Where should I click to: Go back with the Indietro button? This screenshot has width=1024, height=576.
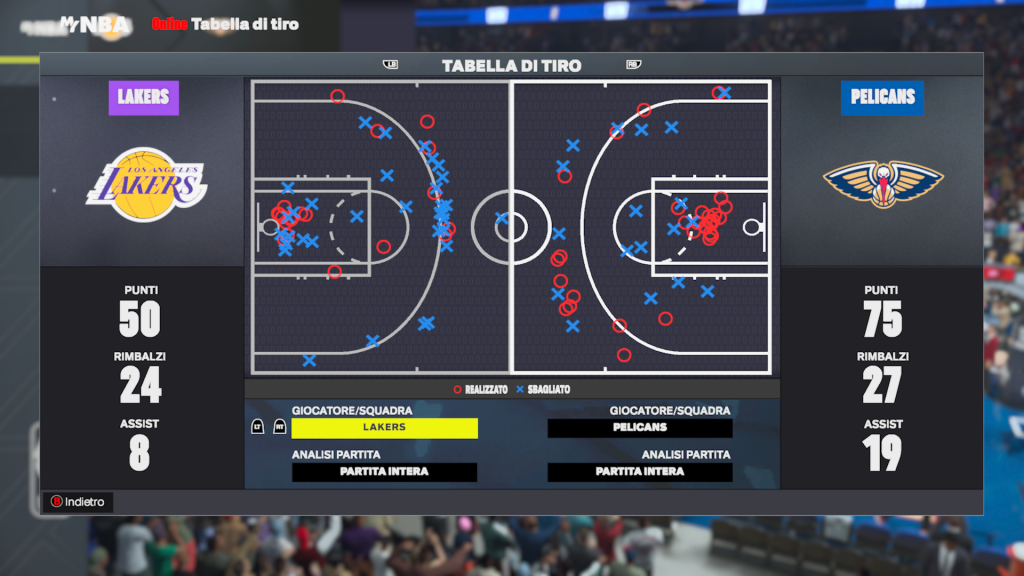point(77,502)
